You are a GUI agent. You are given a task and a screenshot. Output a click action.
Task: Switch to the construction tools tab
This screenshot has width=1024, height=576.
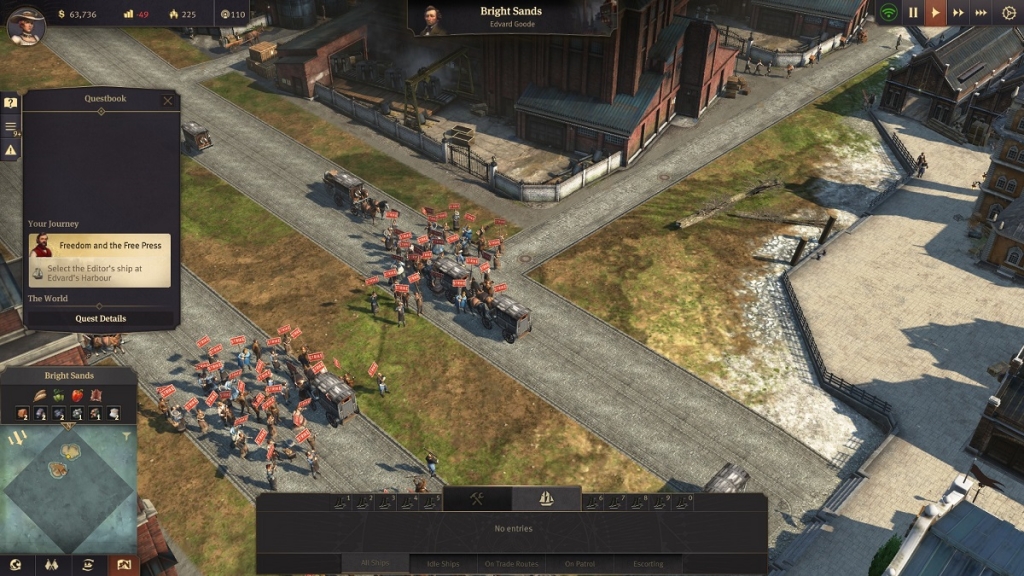pyautogui.click(x=477, y=498)
